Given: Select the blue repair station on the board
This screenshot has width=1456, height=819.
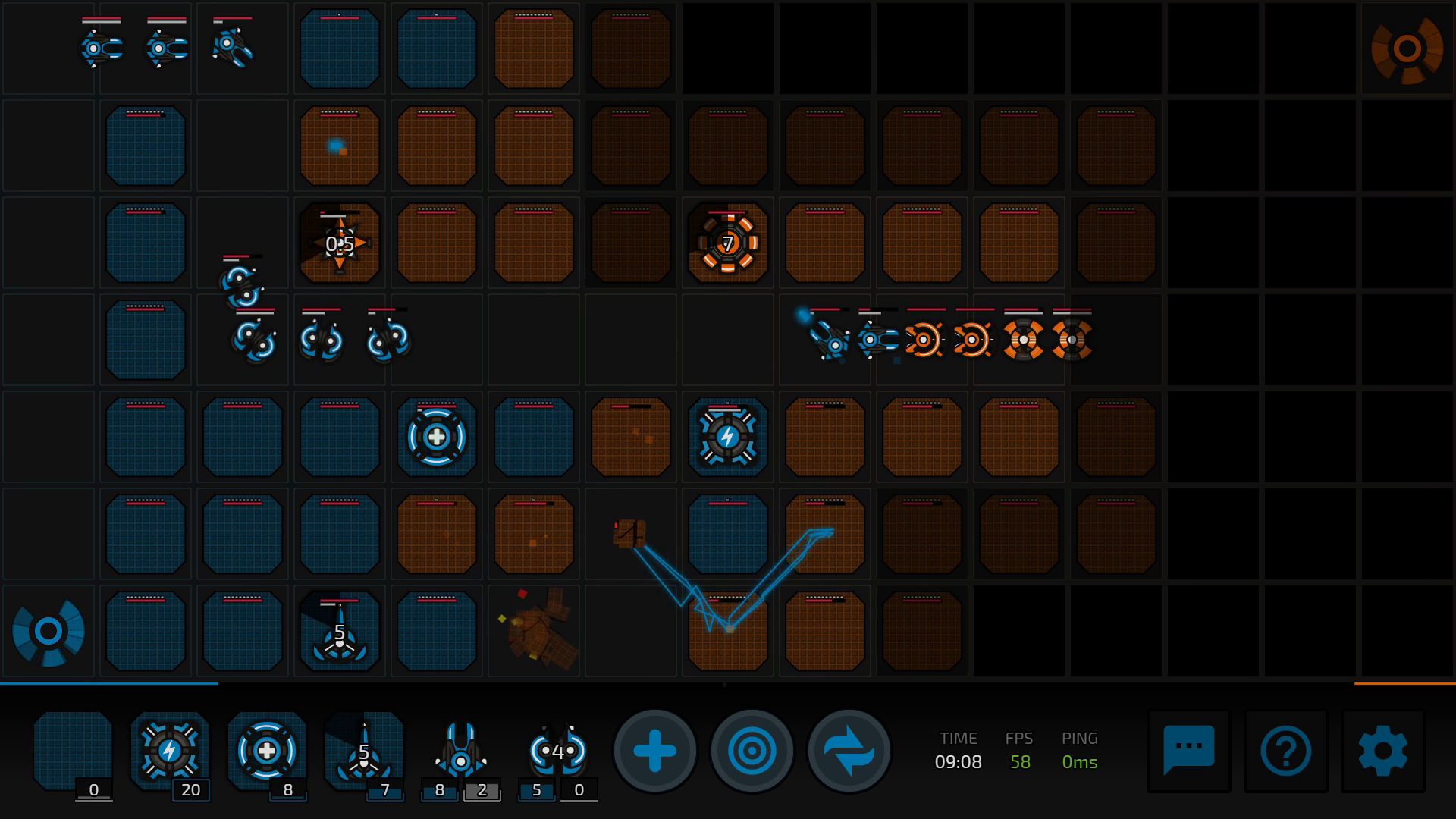Looking at the screenshot, I should pos(437,437).
